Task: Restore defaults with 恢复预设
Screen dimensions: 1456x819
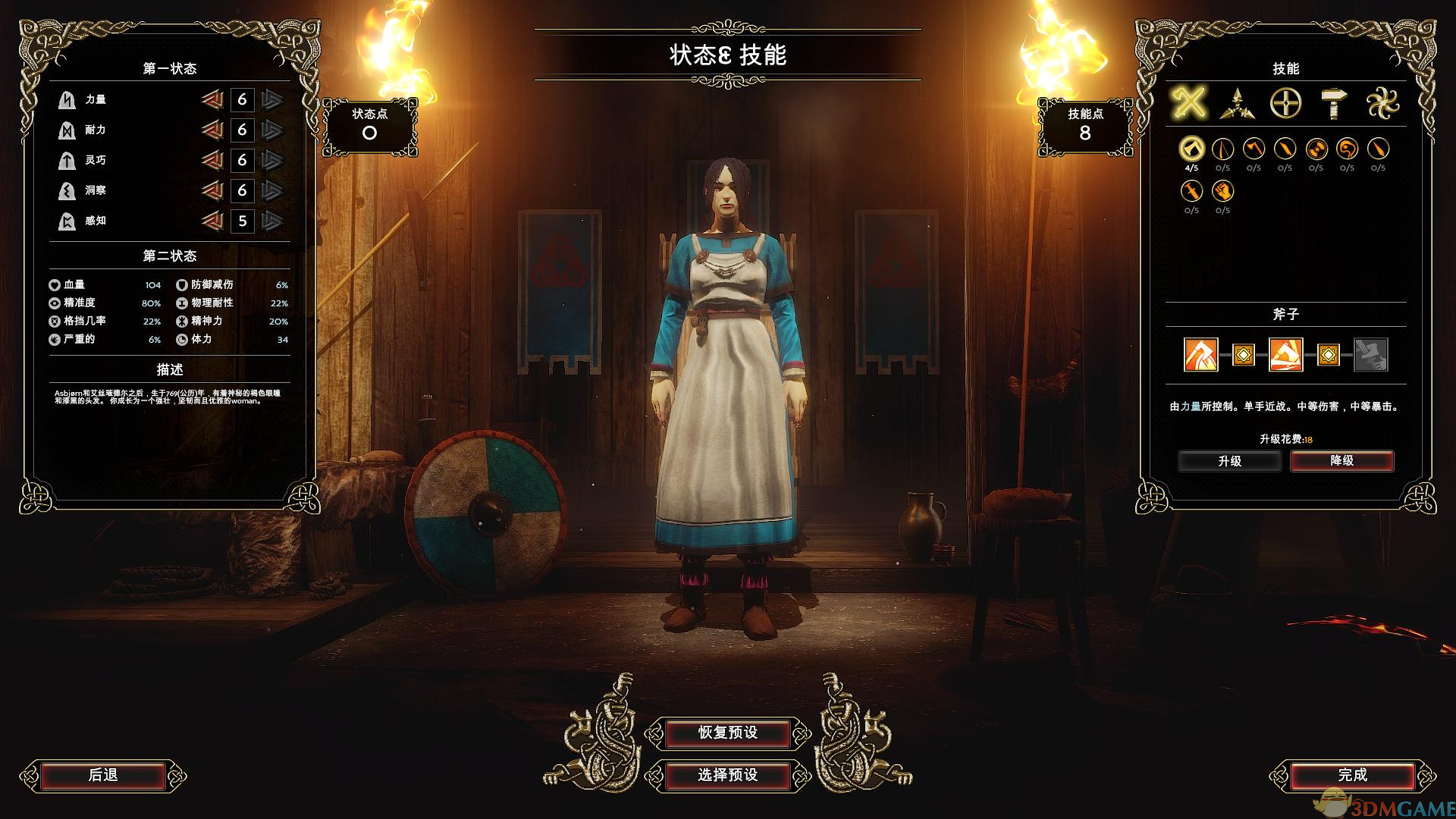Action: click(727, 733)
